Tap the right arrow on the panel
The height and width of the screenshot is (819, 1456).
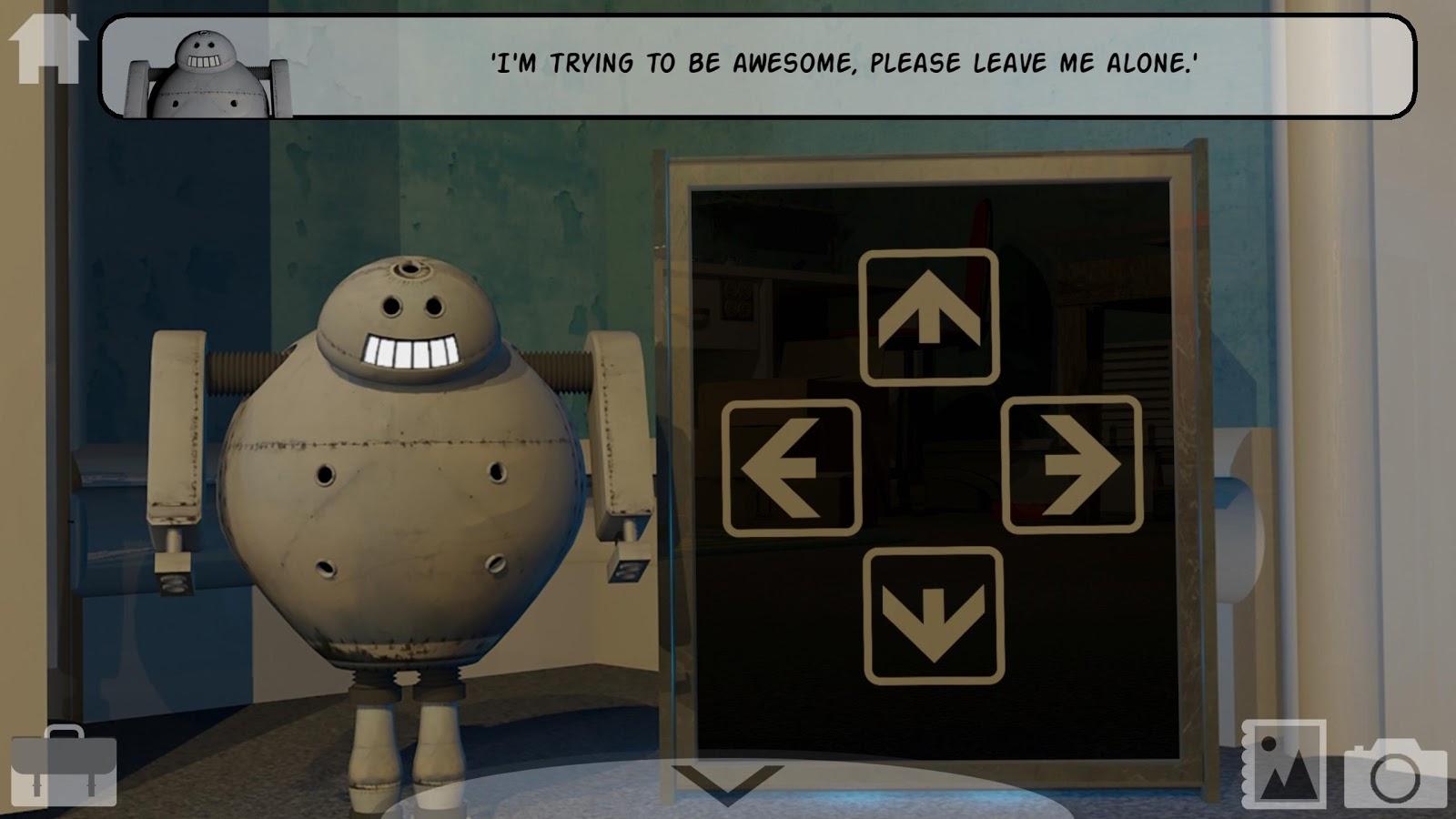coord(1072,465)
